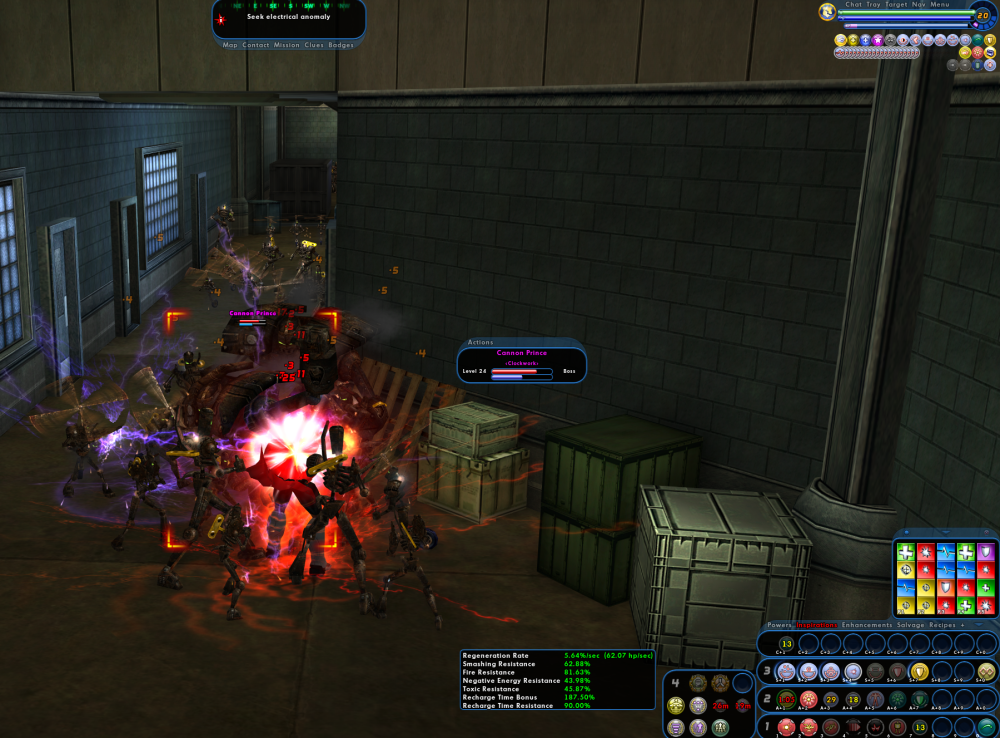The width and height of the screenshot is (1000, 738).
Task: Switch to the Powers tab
Action: tap(779, 625)
